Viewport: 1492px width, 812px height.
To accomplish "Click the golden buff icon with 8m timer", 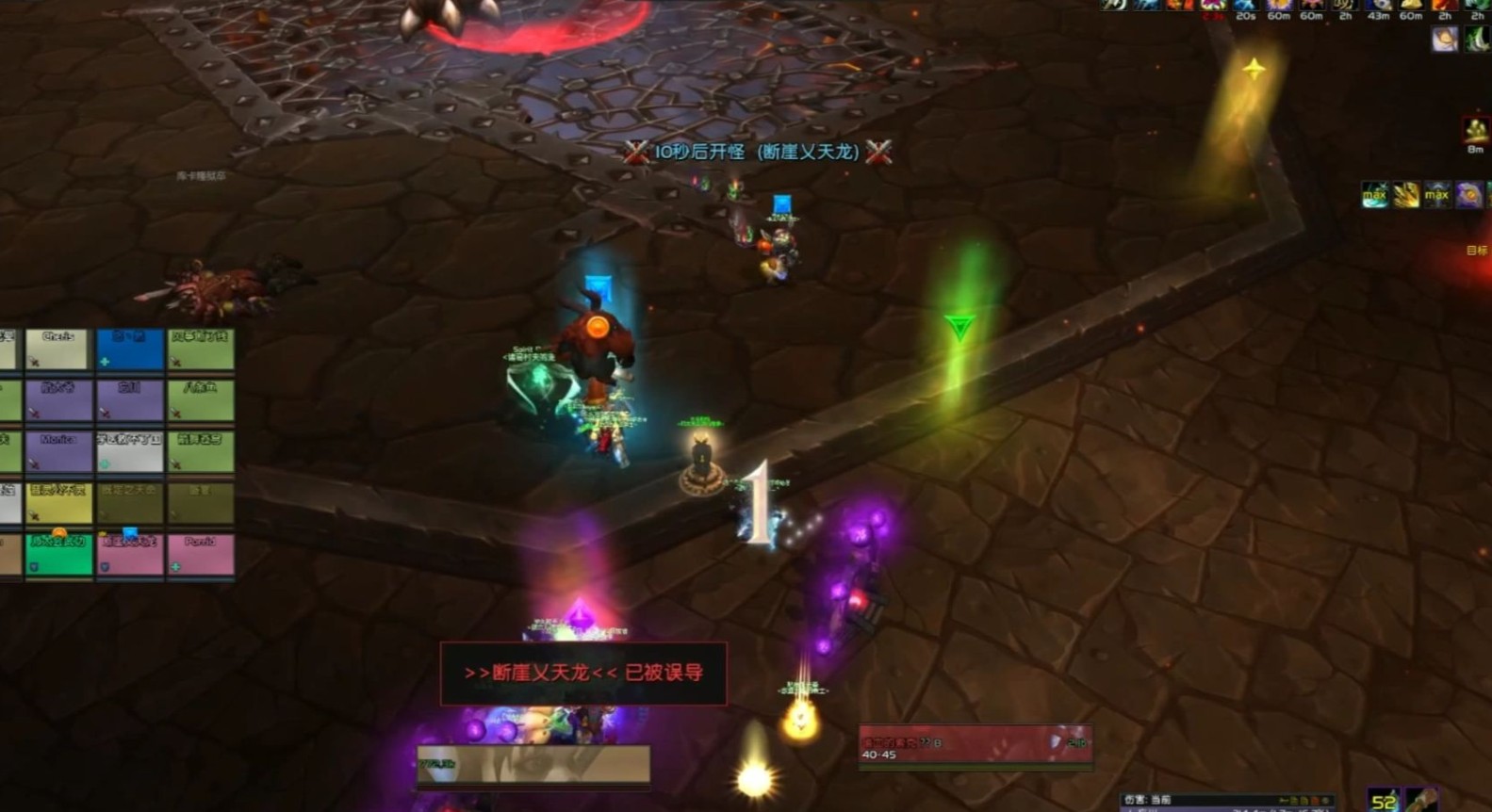I will click(x=1475, y=131).
